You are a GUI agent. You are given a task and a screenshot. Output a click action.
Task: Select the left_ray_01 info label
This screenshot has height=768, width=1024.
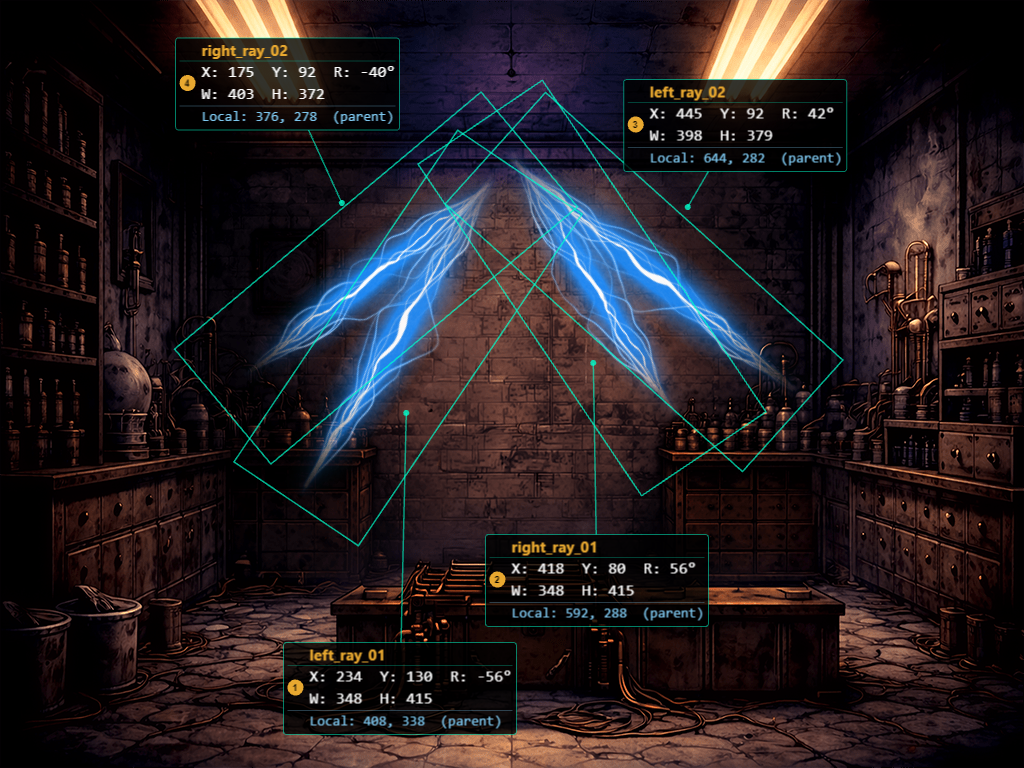[400, 688]
